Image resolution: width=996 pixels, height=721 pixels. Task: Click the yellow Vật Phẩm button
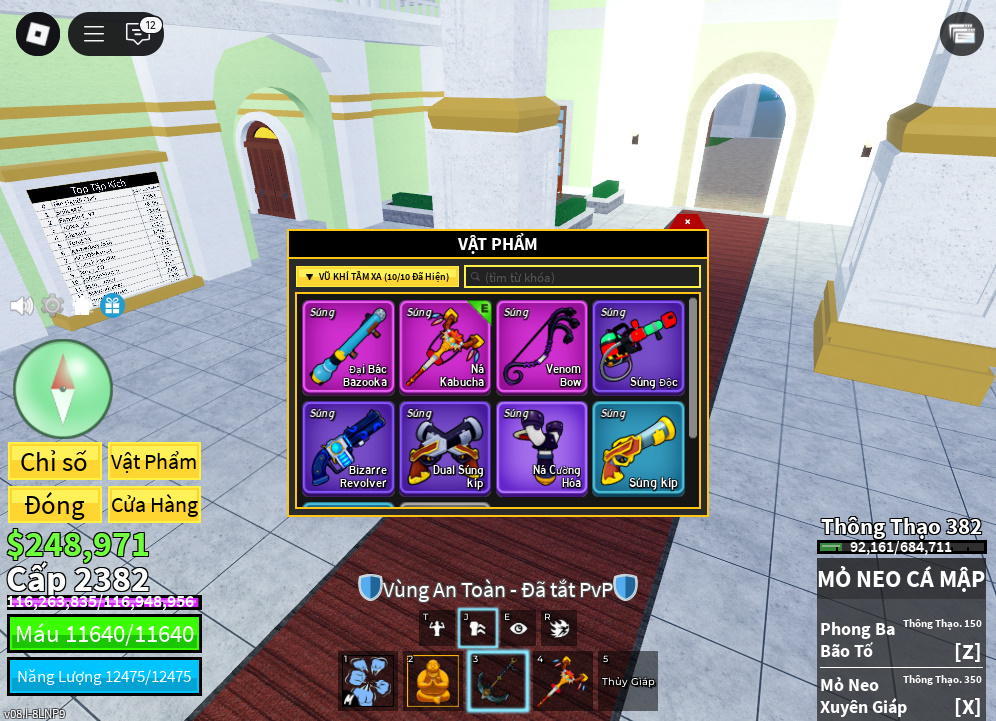point(154,462)
